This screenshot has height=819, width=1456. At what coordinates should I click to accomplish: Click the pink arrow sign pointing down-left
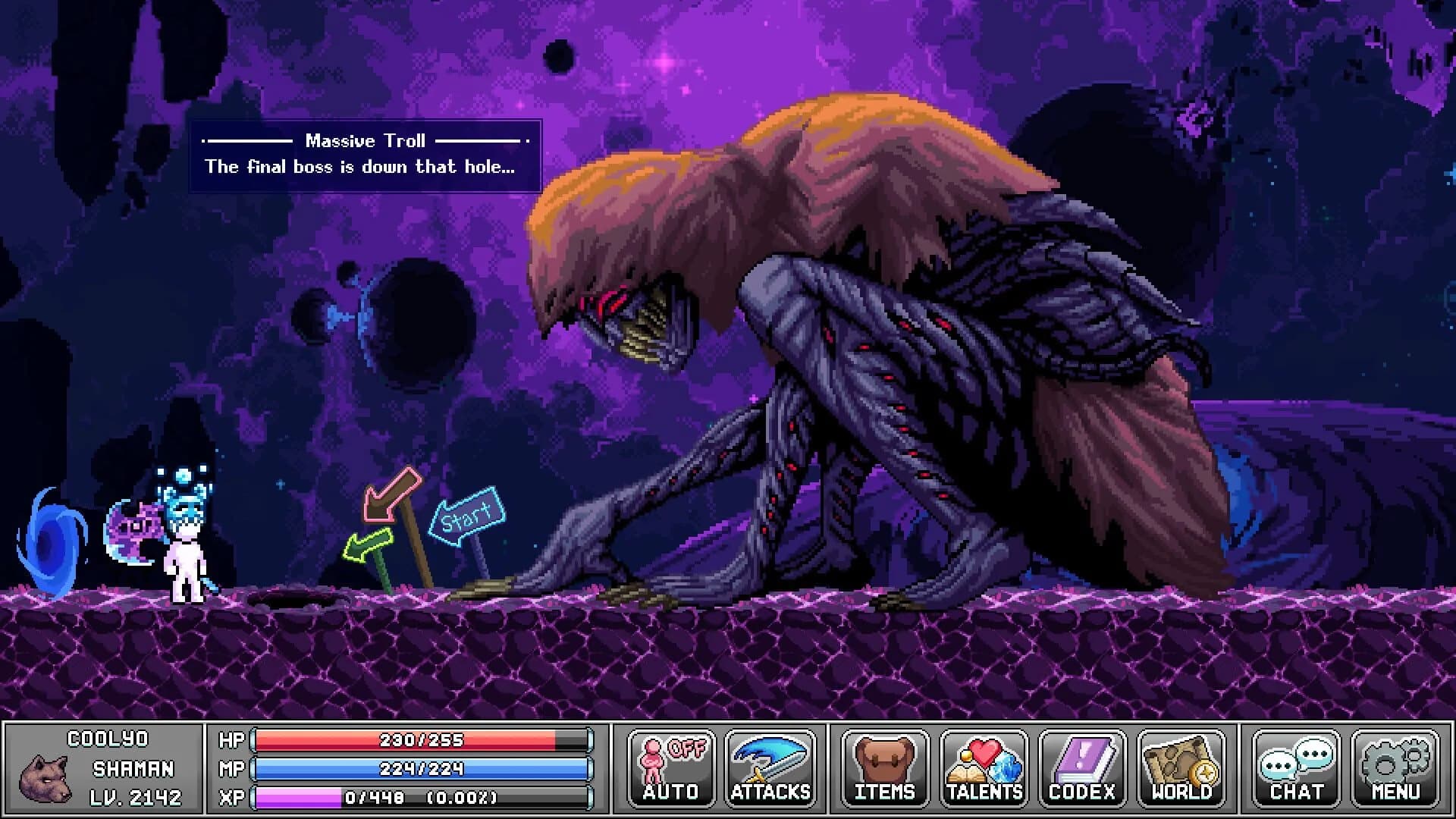tap(390, 494)
